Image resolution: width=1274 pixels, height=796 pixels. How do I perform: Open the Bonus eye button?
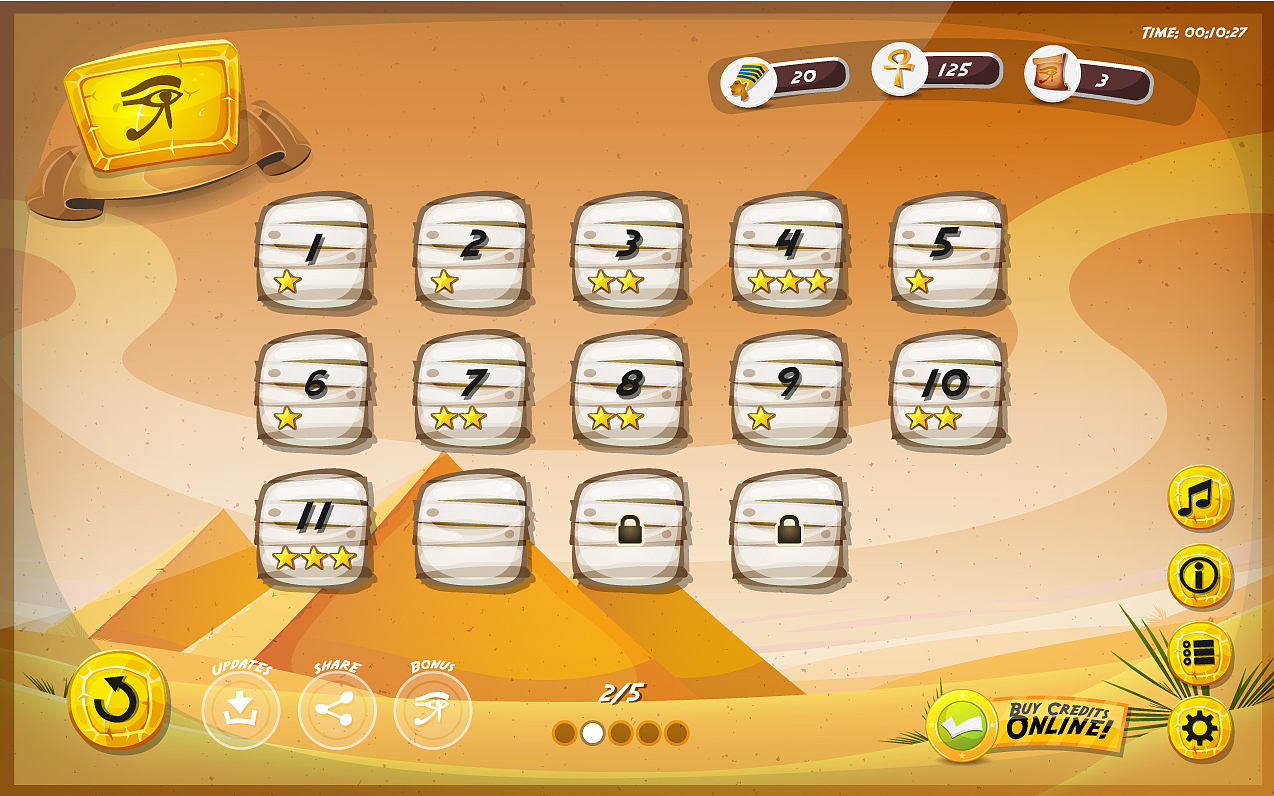[432, 710]
